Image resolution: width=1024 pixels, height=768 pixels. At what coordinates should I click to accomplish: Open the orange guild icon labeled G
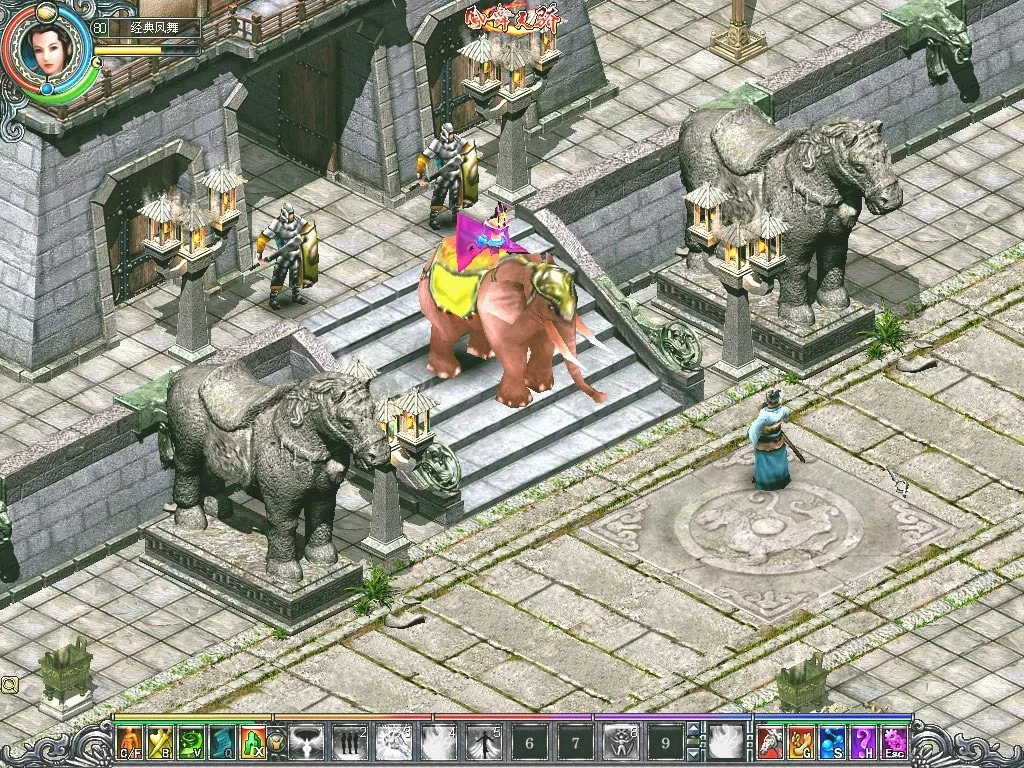(x=801, y=742)
